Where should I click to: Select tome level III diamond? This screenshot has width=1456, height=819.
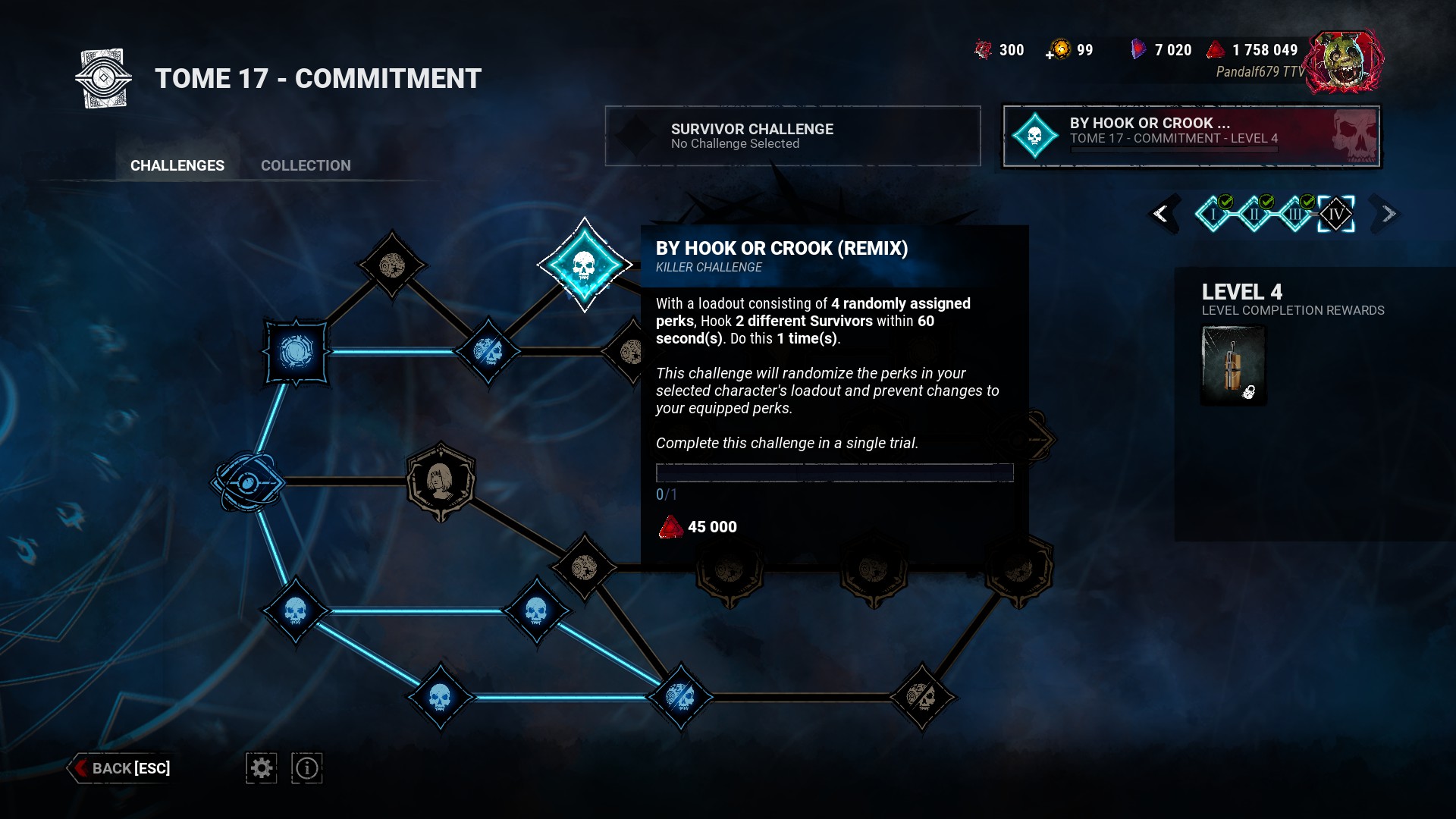point(1295,215)
